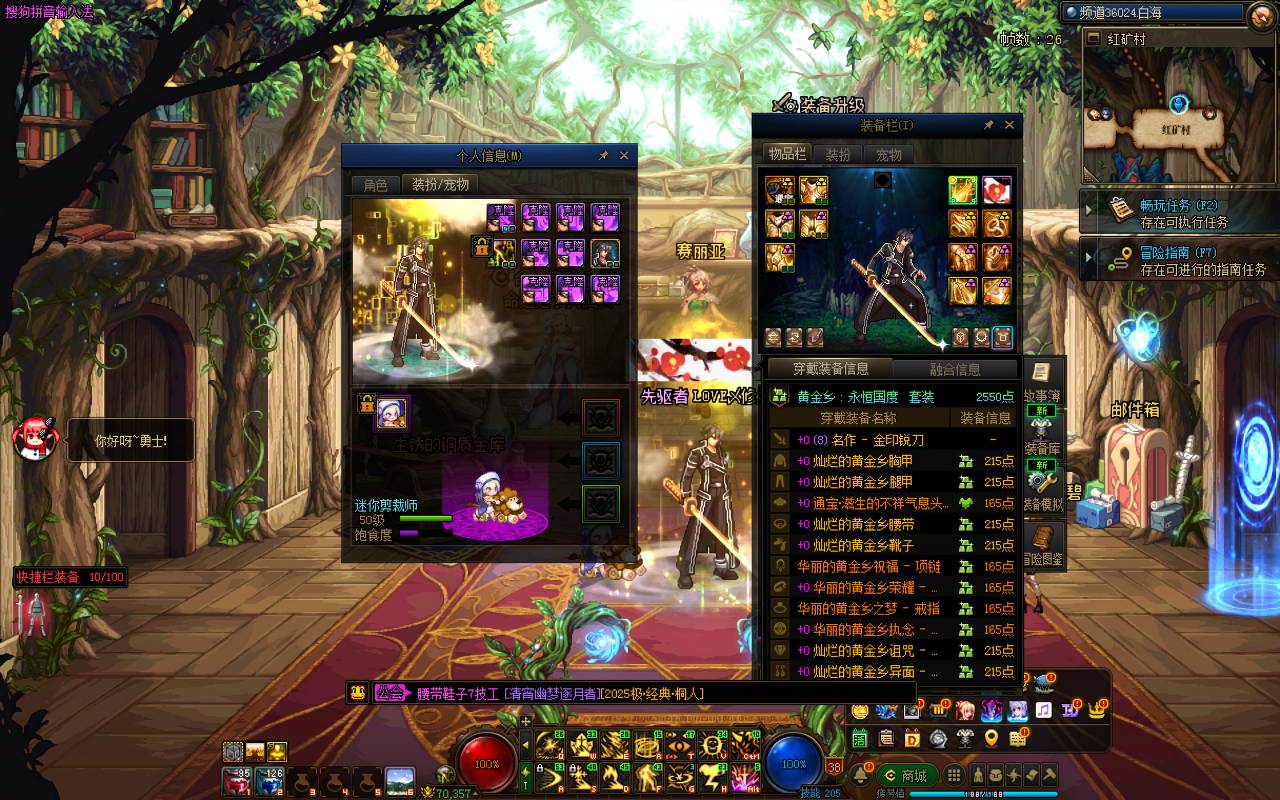The width and height of the screenshot is (1280, 800).
Task: Switch to the 宠物 tab in equipment window
Action: pos(889,155)
